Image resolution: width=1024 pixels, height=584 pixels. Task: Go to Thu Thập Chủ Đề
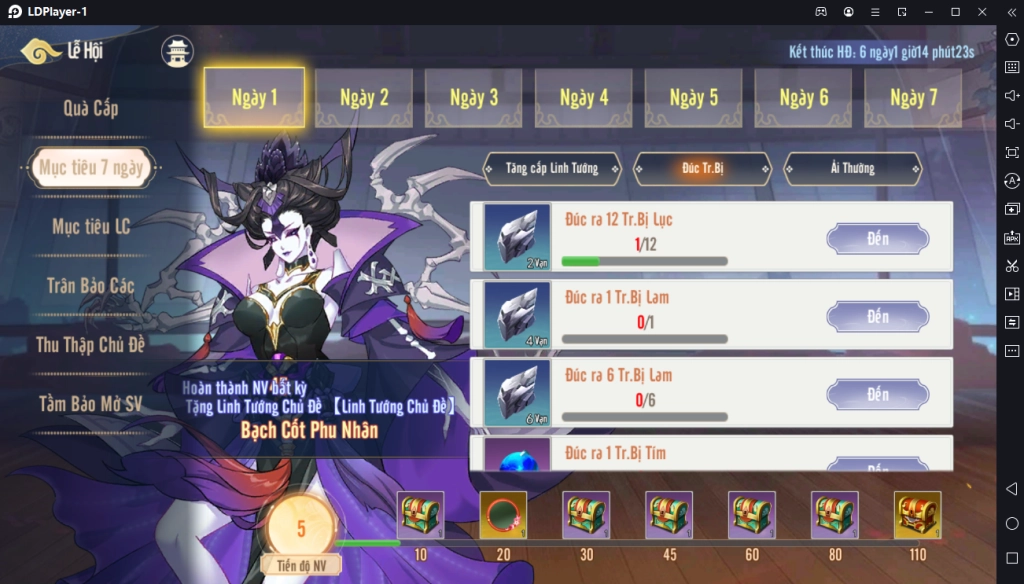pos(91,345)
